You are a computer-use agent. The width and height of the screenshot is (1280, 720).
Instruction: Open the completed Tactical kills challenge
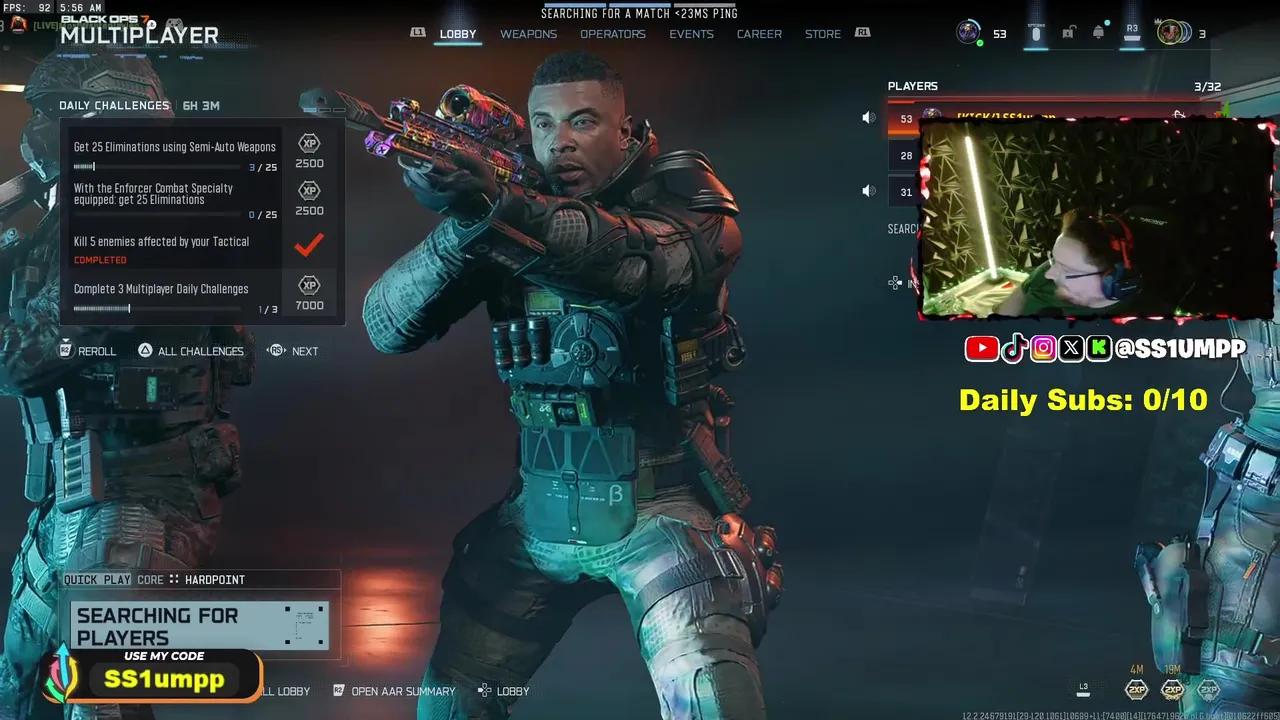click(x=175, y=248)
